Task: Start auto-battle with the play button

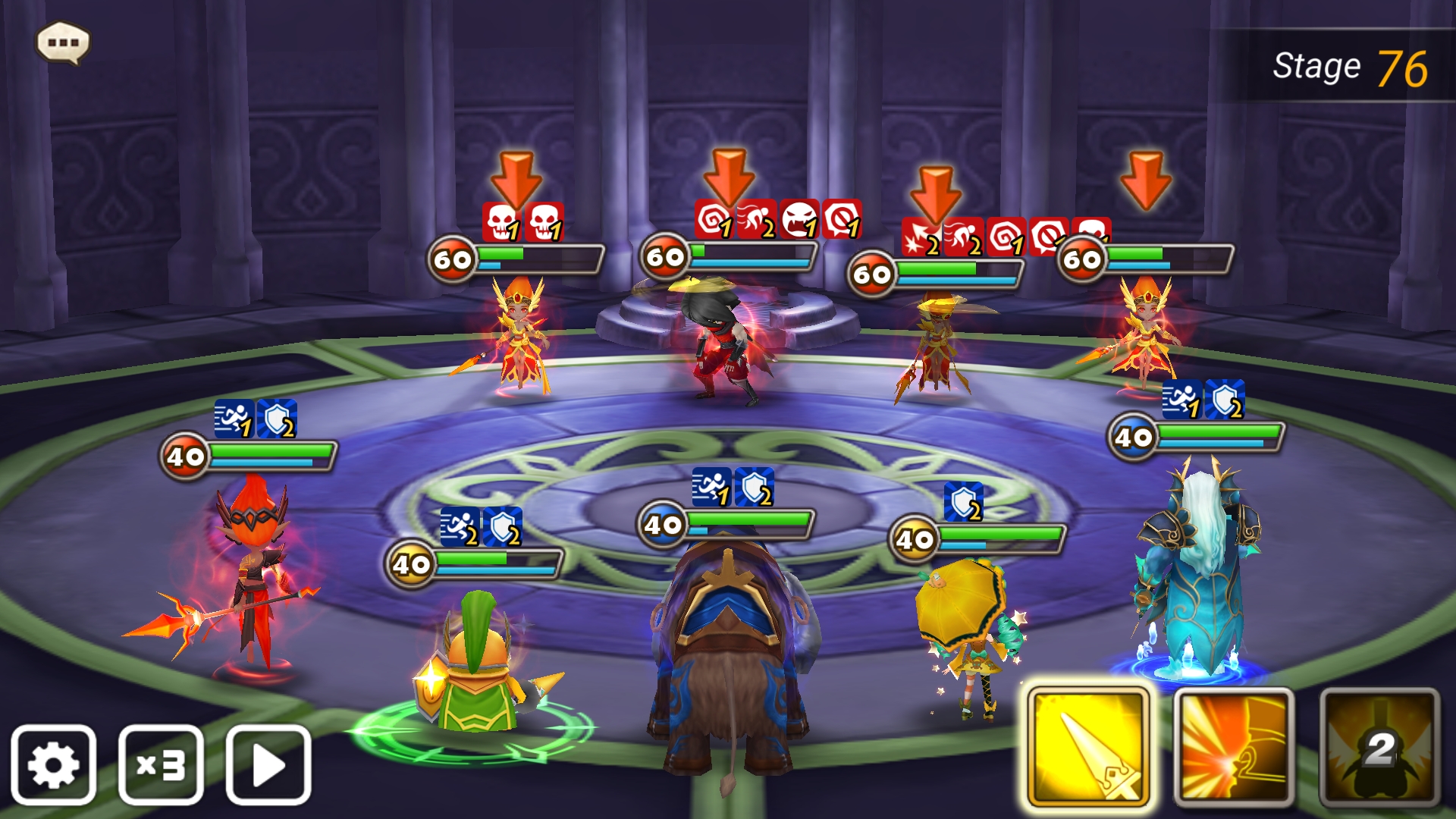Action: point(268,764)
